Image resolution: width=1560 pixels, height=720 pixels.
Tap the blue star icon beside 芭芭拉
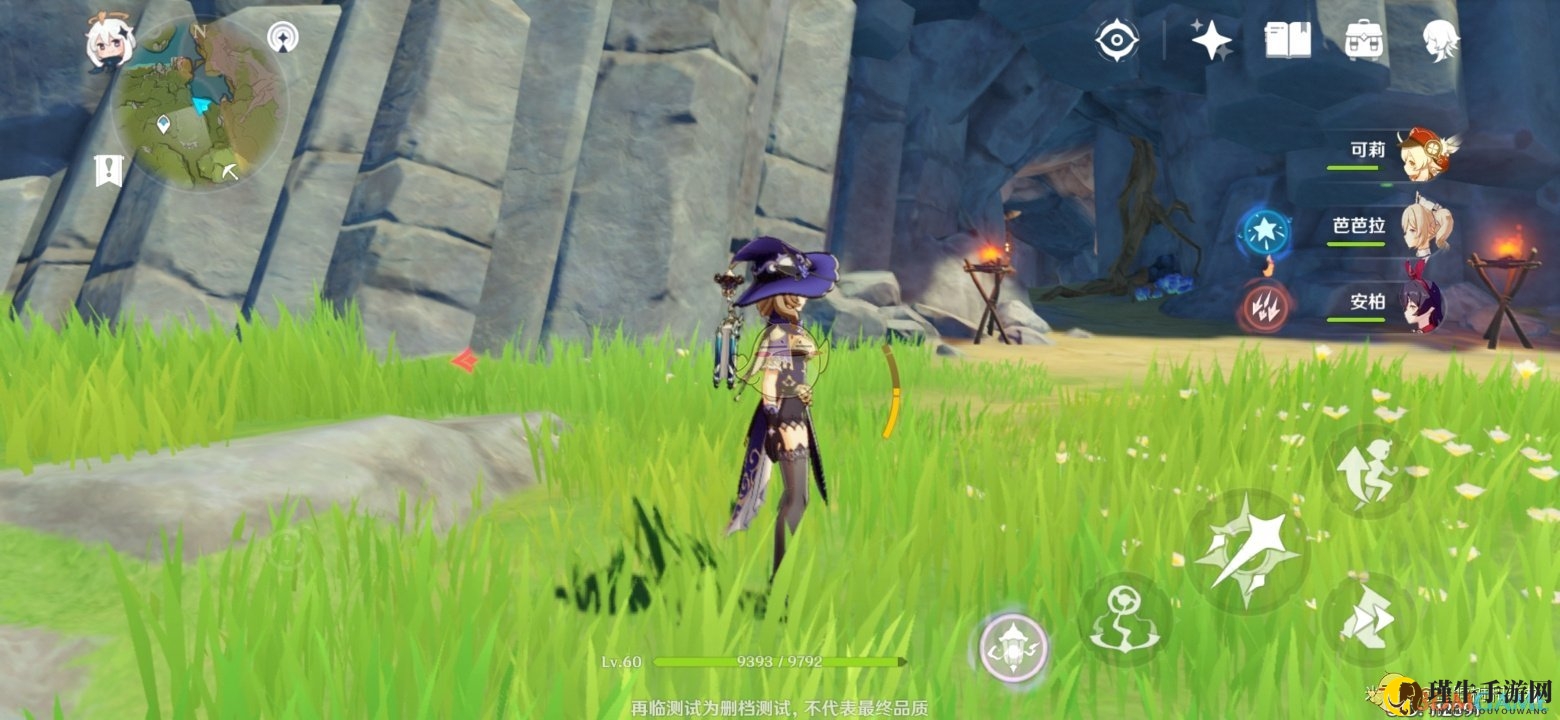[x=1264, y=232]
